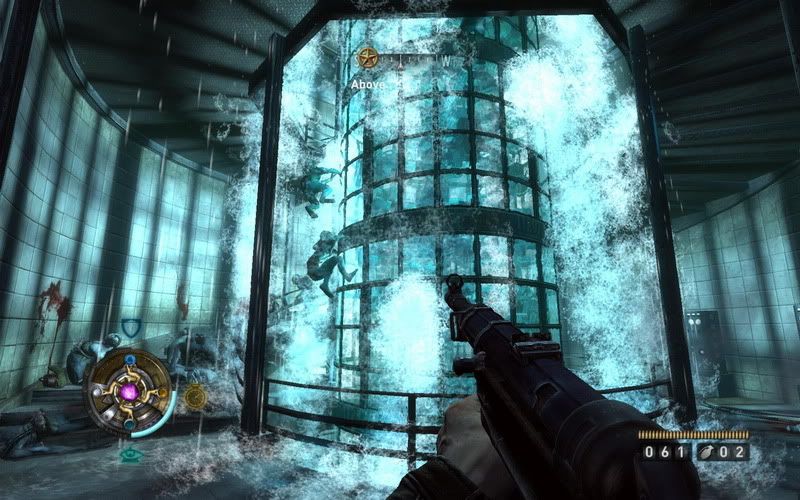Image resolution: width=800 pixels, height=500 pixels.
Task: Select the grenade icon
Action: tap(708, 453)
